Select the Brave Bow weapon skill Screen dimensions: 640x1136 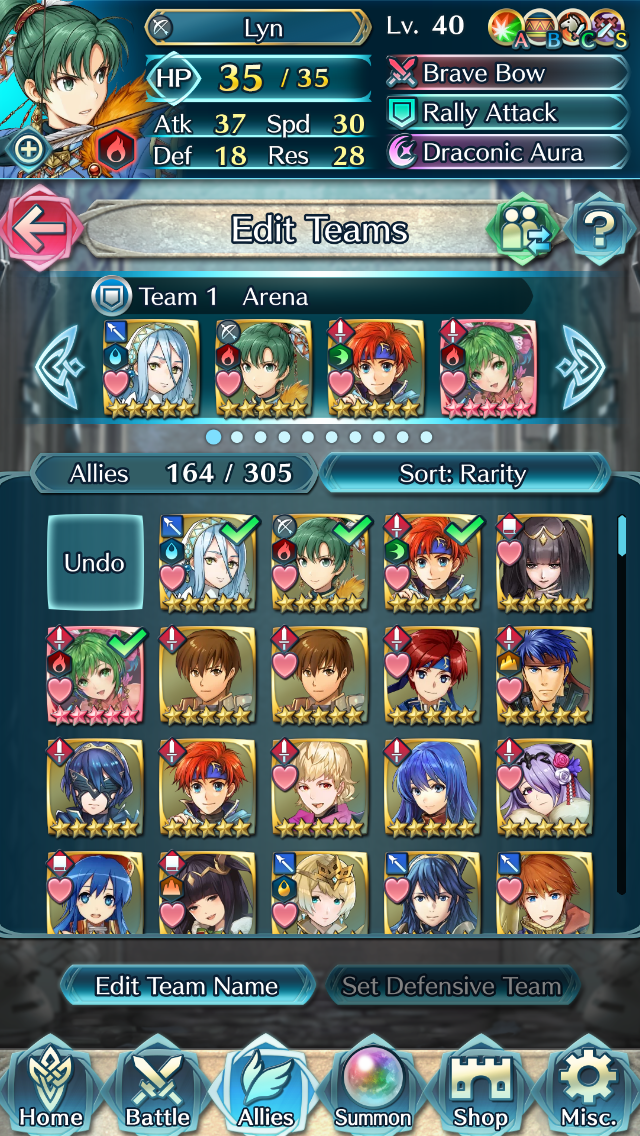pos(507,73)
